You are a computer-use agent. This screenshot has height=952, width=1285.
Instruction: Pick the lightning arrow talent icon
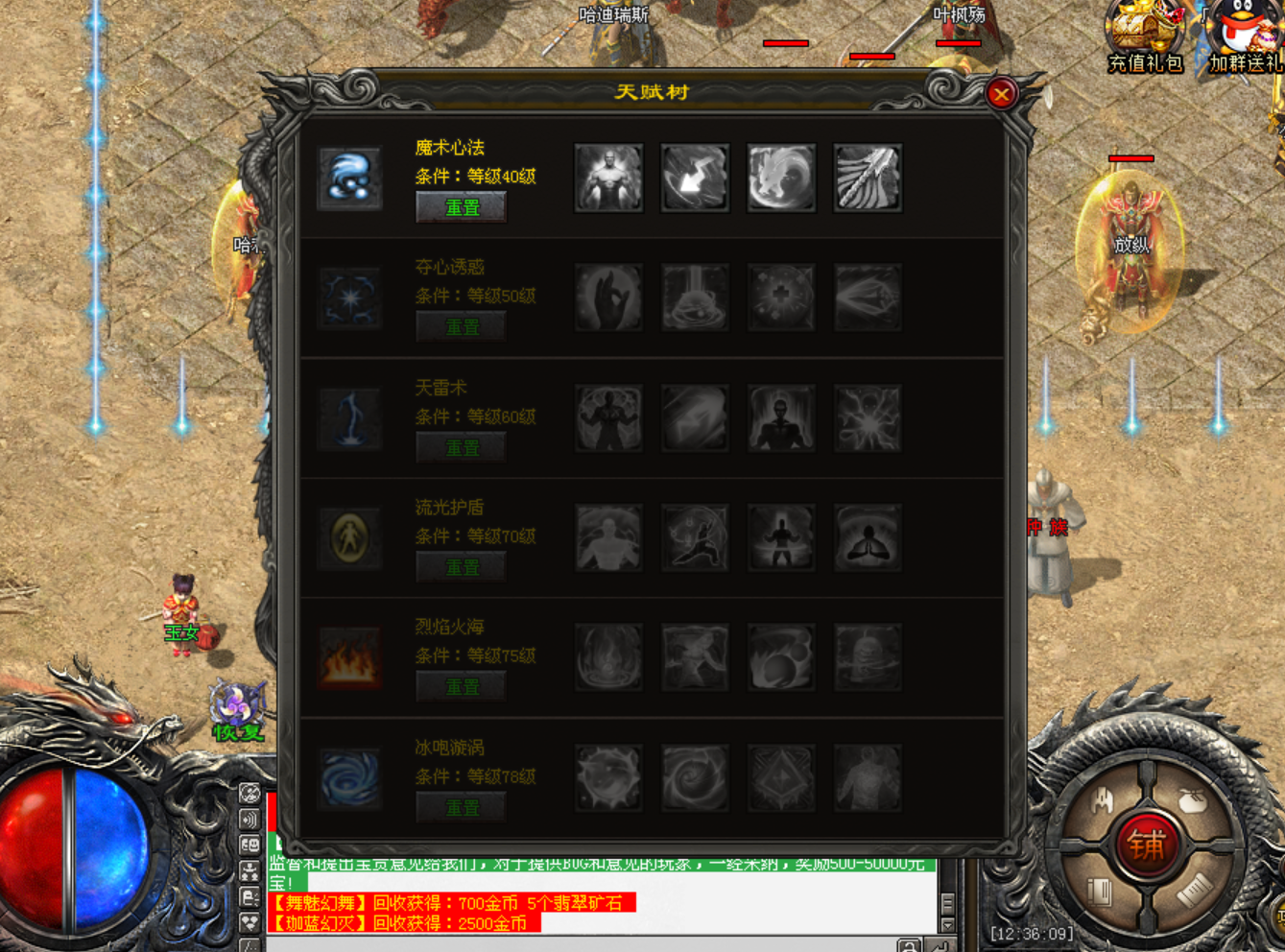point(695,178)
